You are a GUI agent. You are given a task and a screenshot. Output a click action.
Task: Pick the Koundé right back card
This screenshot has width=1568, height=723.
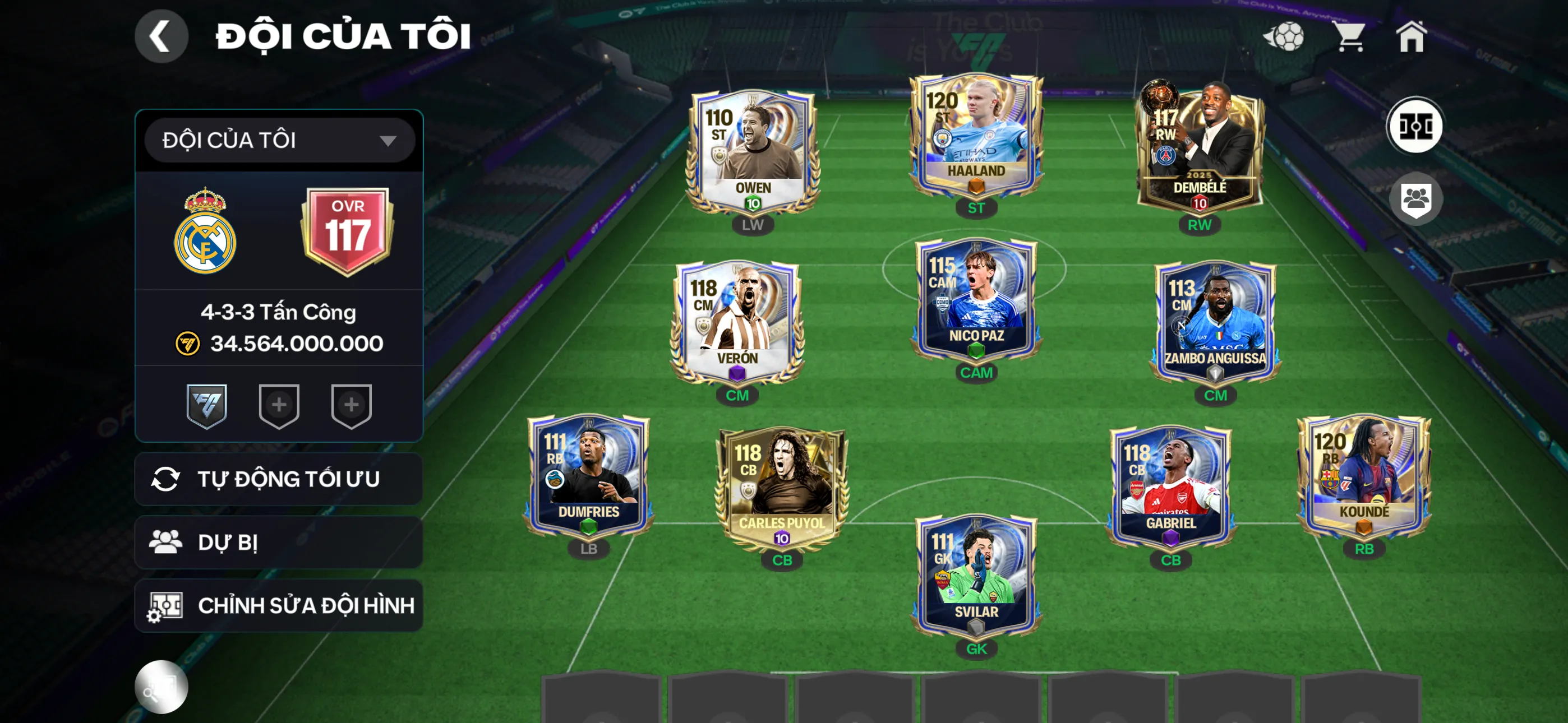pos(1363,476)
